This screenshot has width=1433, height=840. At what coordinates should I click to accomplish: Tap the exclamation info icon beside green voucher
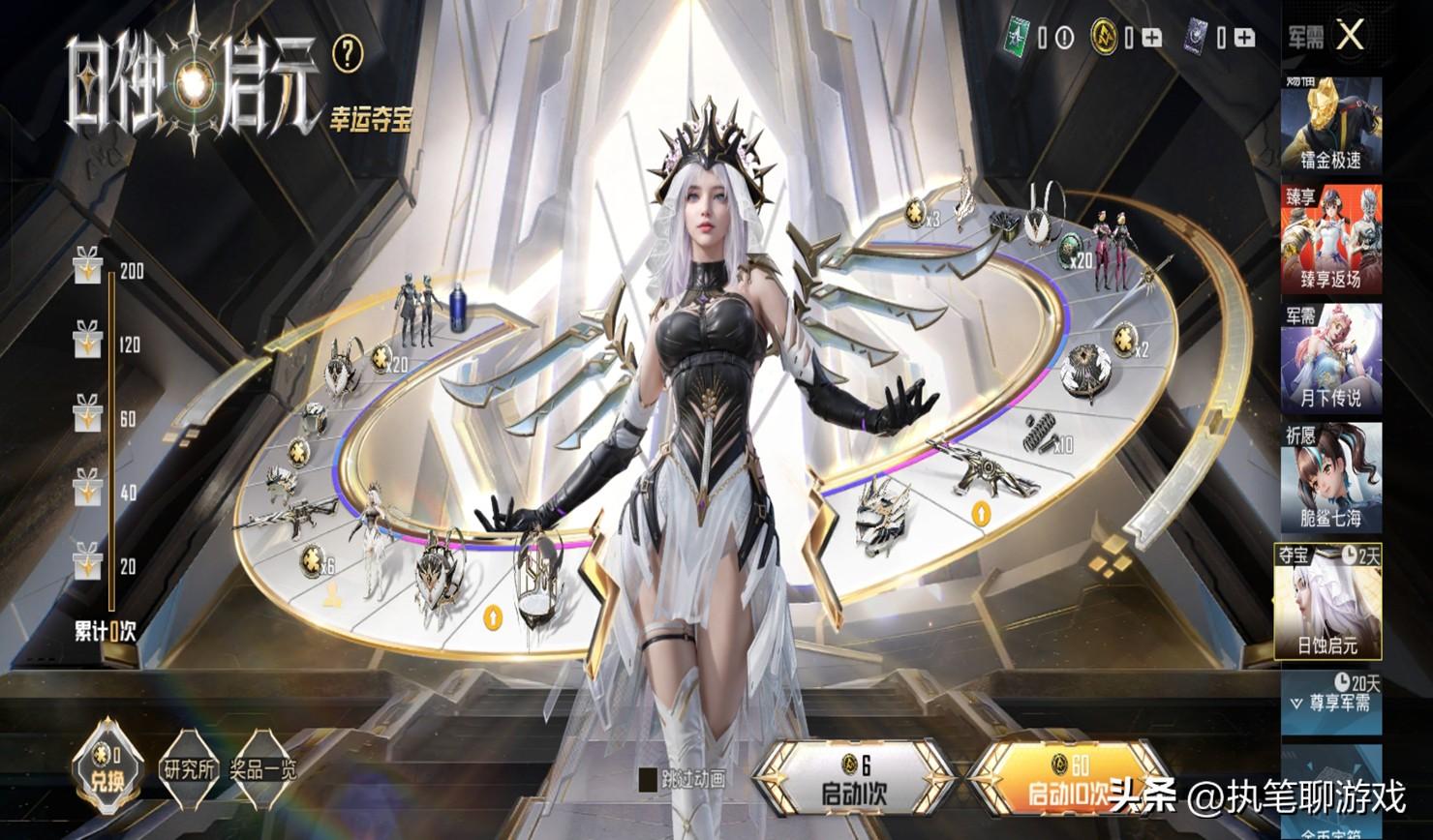(1064, 38)
